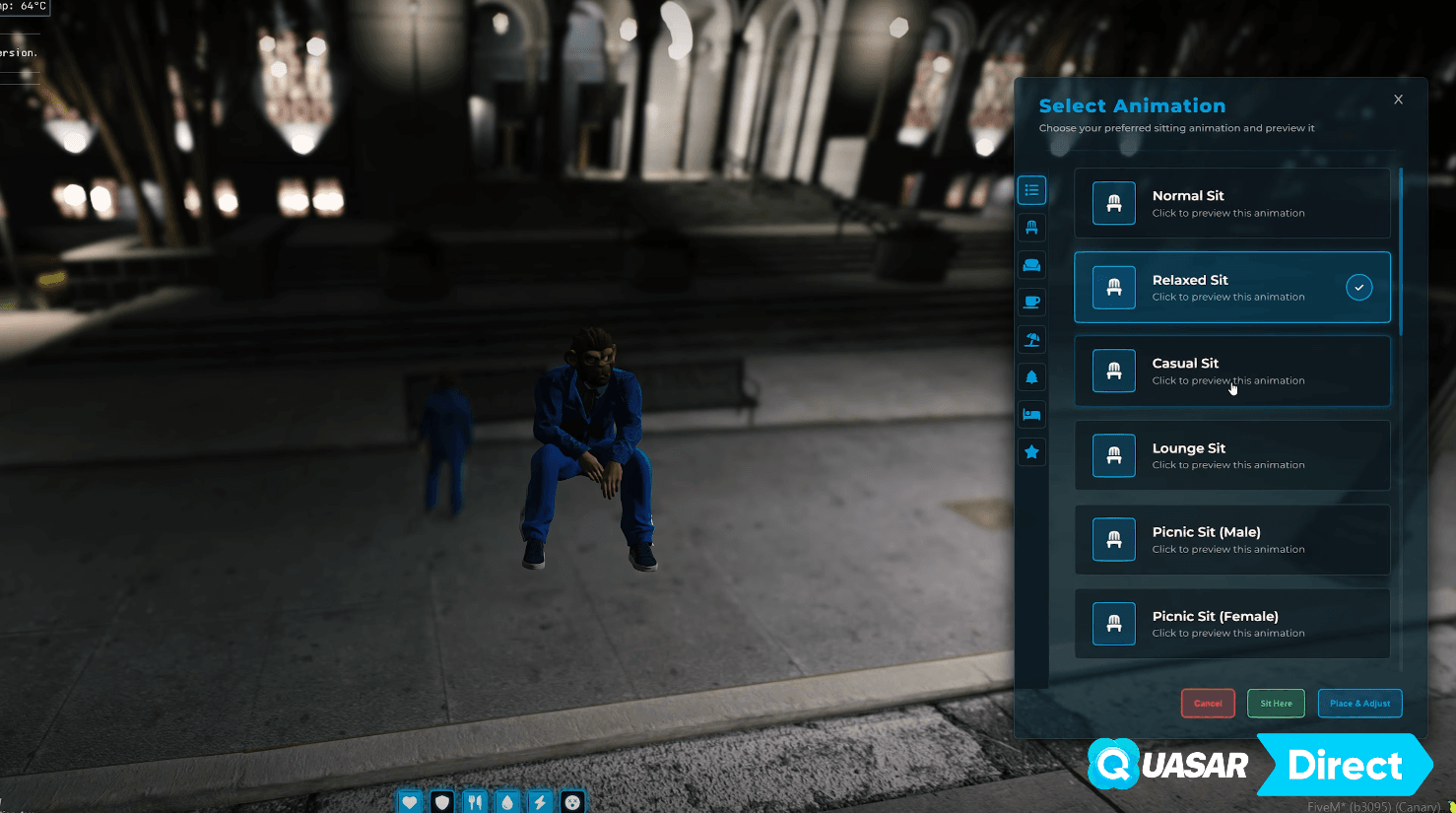Viewport: 1456px width, 813px height.
Task: Switch to the list (all animations) tab
Action: click(1031, 190)
